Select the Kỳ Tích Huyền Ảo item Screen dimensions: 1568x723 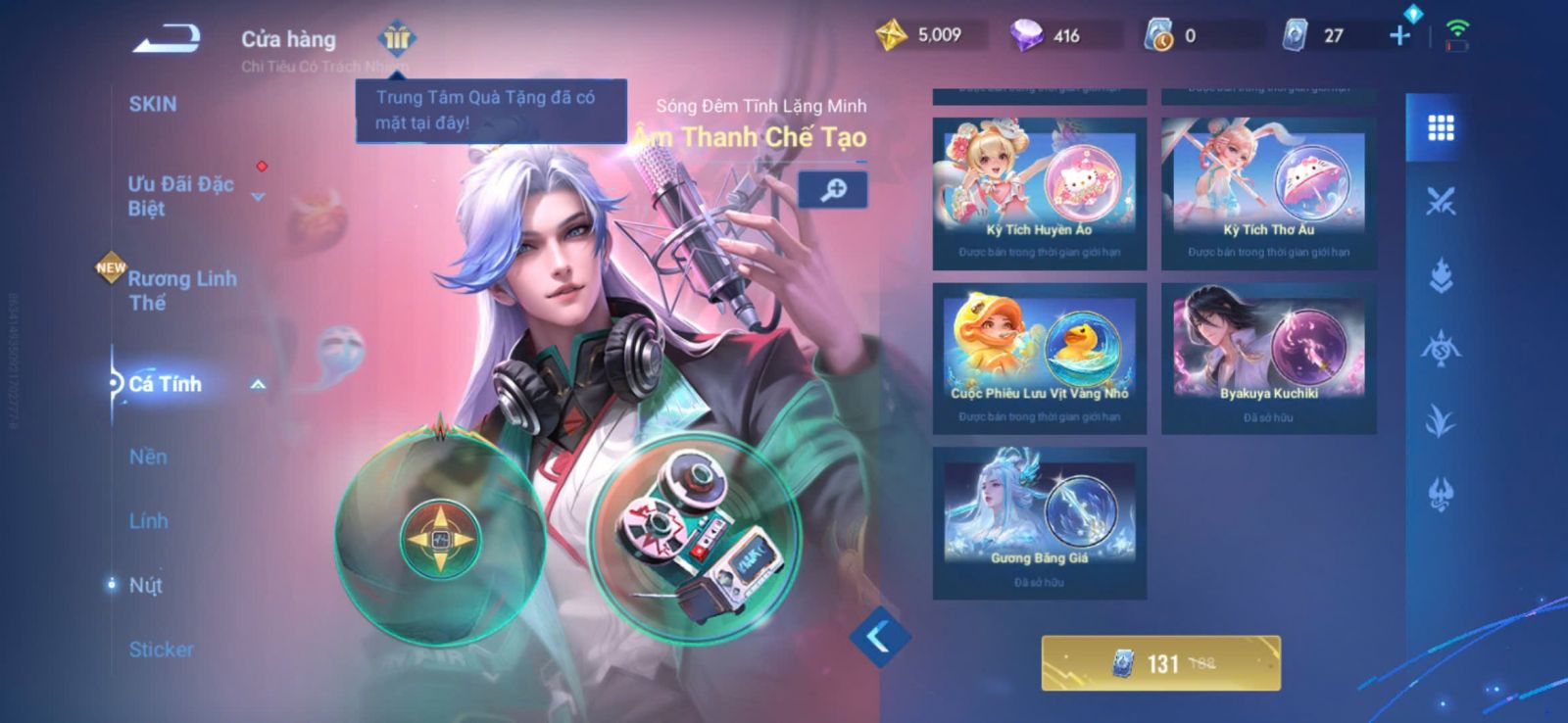[1039, 193]
